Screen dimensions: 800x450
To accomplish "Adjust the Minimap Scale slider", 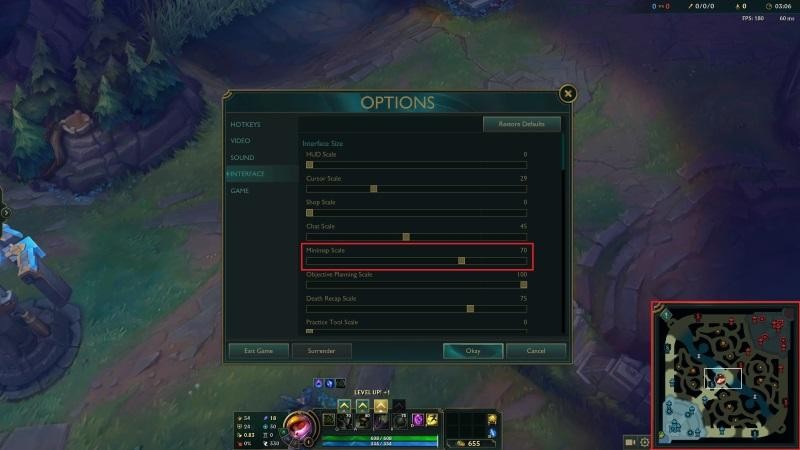I will 461,260.
